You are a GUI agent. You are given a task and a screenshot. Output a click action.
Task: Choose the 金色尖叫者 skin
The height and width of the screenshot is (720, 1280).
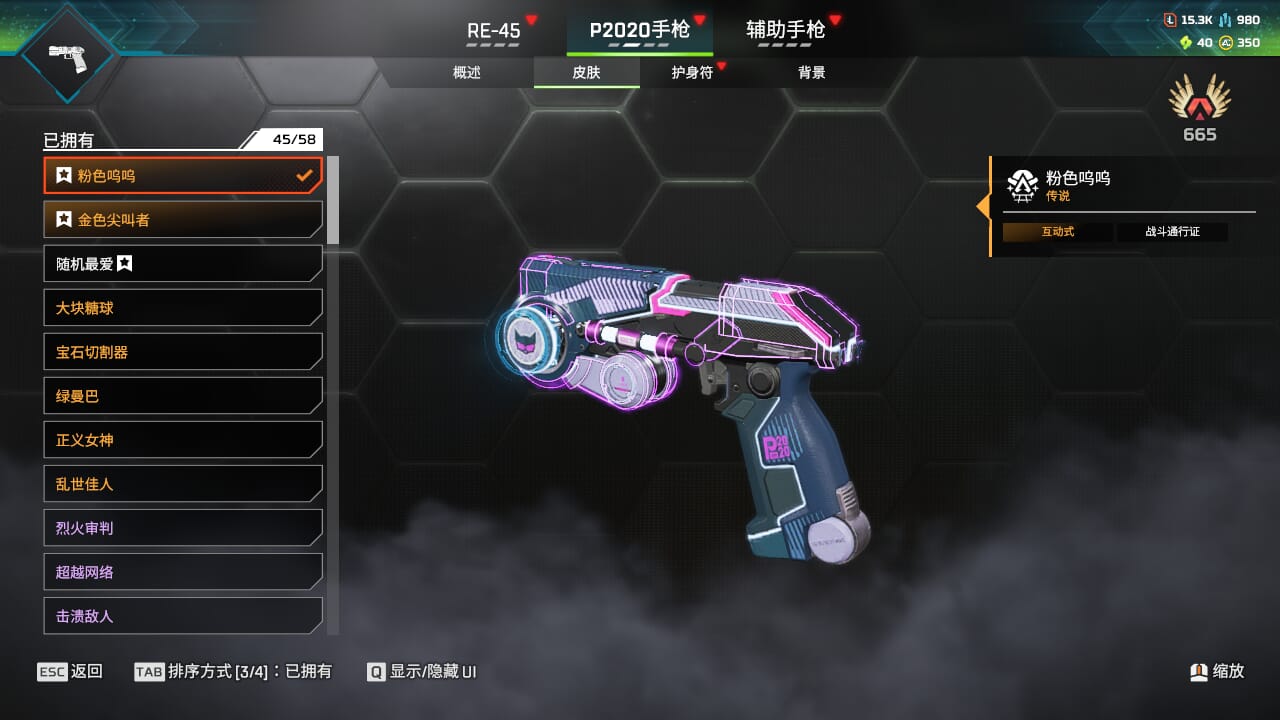click(x=183, y=220)
